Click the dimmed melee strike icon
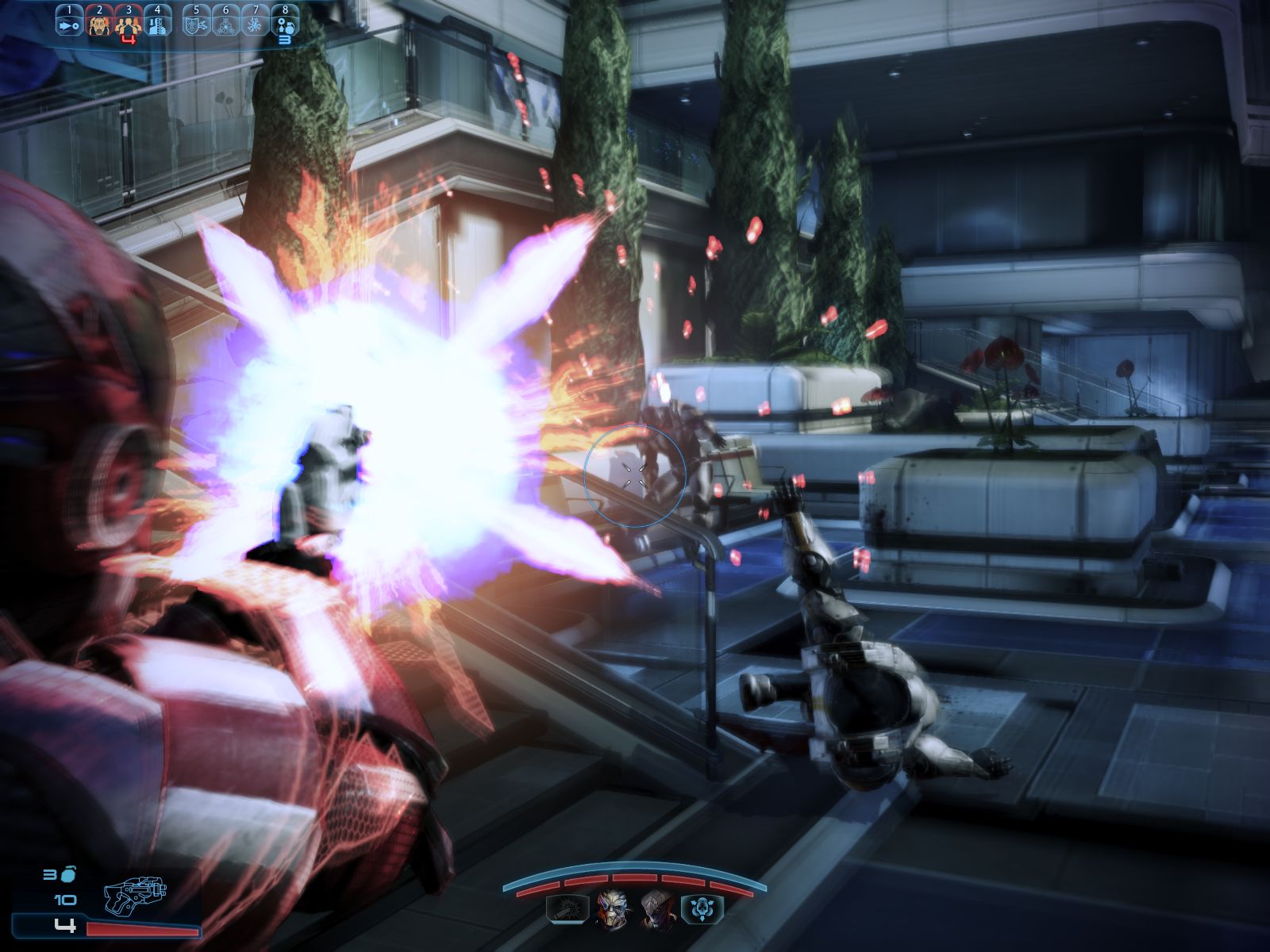 point(568,909)
